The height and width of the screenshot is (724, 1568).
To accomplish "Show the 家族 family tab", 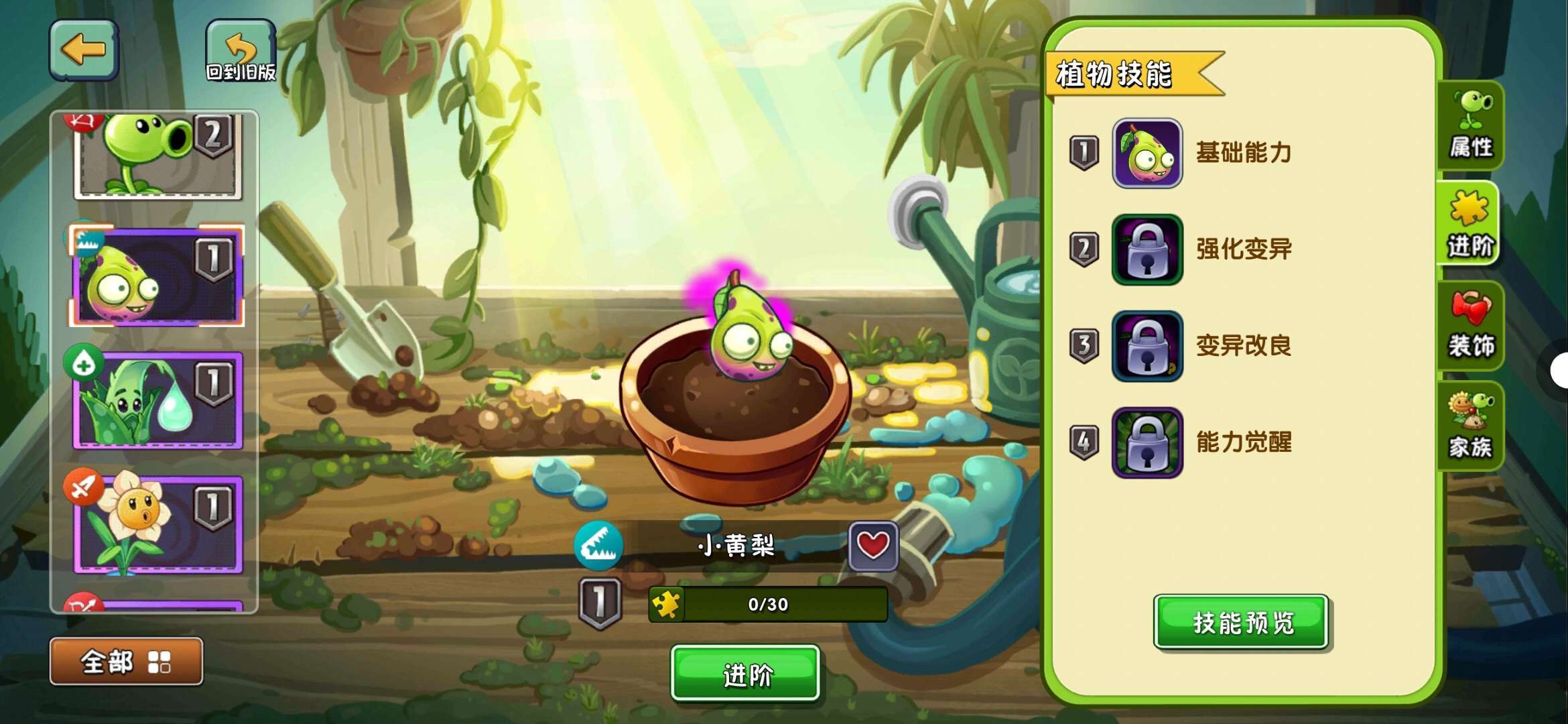I will click(1470, 426).
